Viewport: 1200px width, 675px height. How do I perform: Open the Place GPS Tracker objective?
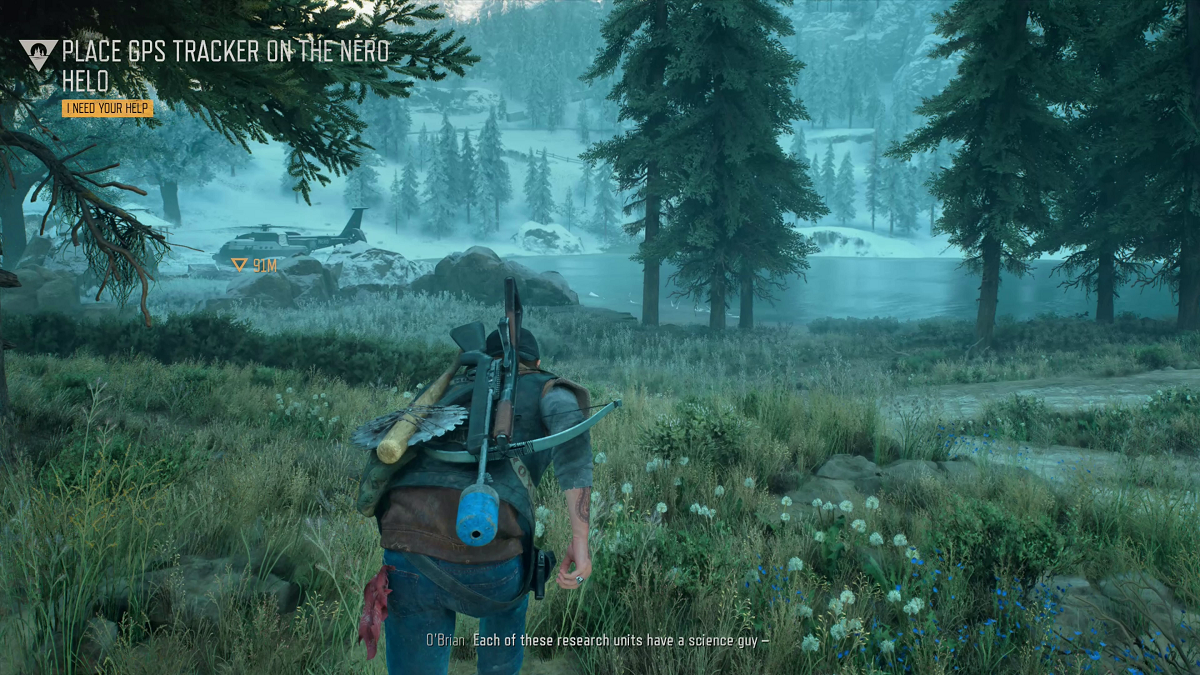(225, 66)
